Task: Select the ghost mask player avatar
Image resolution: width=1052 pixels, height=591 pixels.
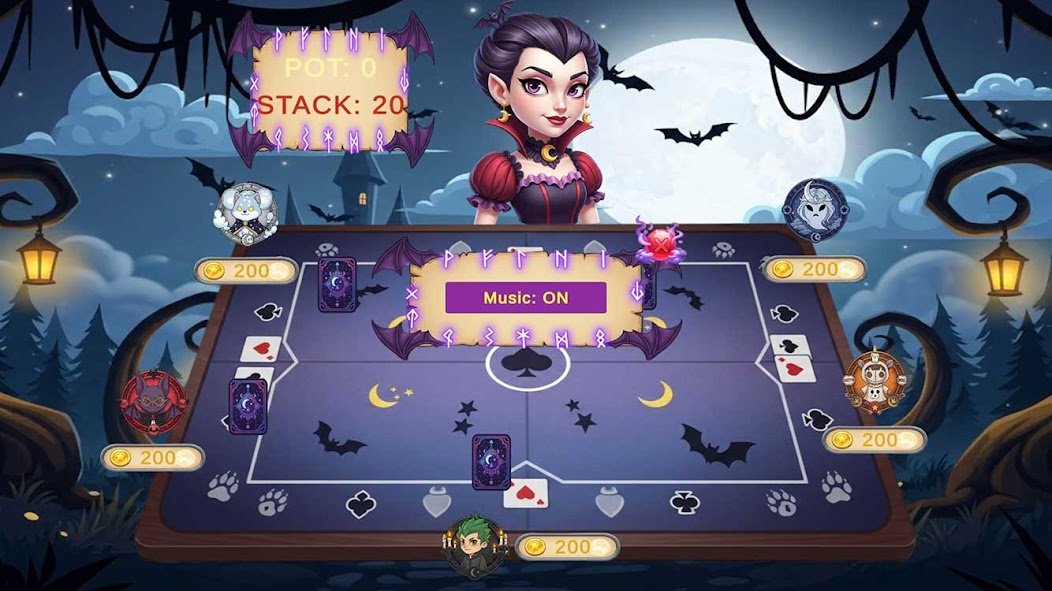Action: pos(814,209)
